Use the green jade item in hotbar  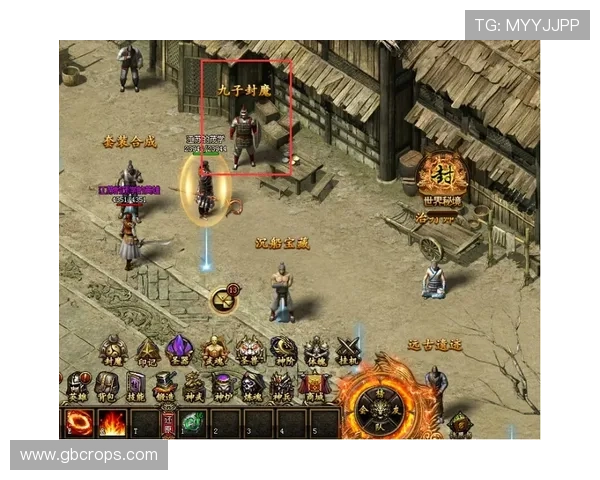click(193, 423)
